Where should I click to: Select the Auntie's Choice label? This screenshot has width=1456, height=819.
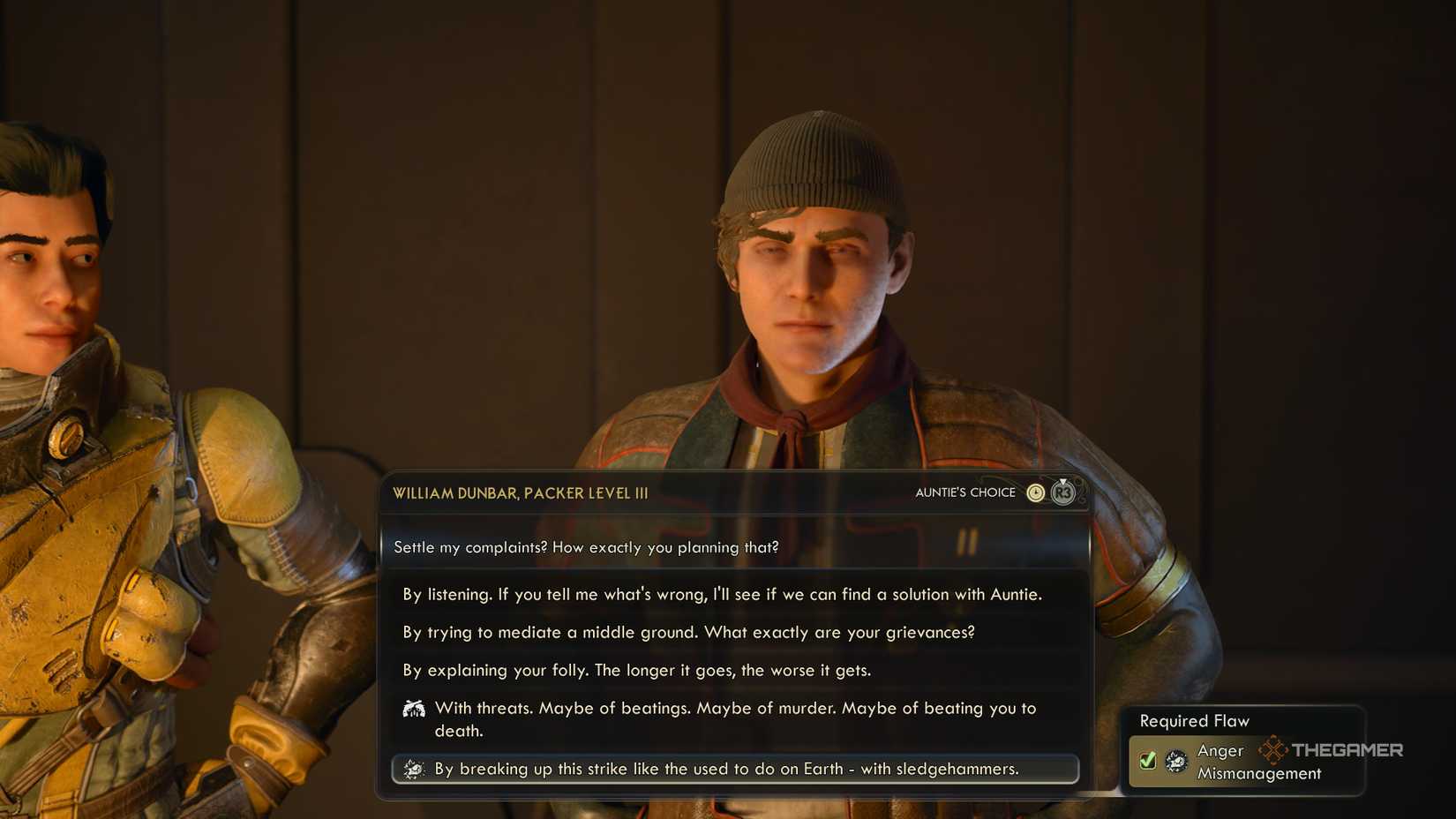tap(965, 492)
